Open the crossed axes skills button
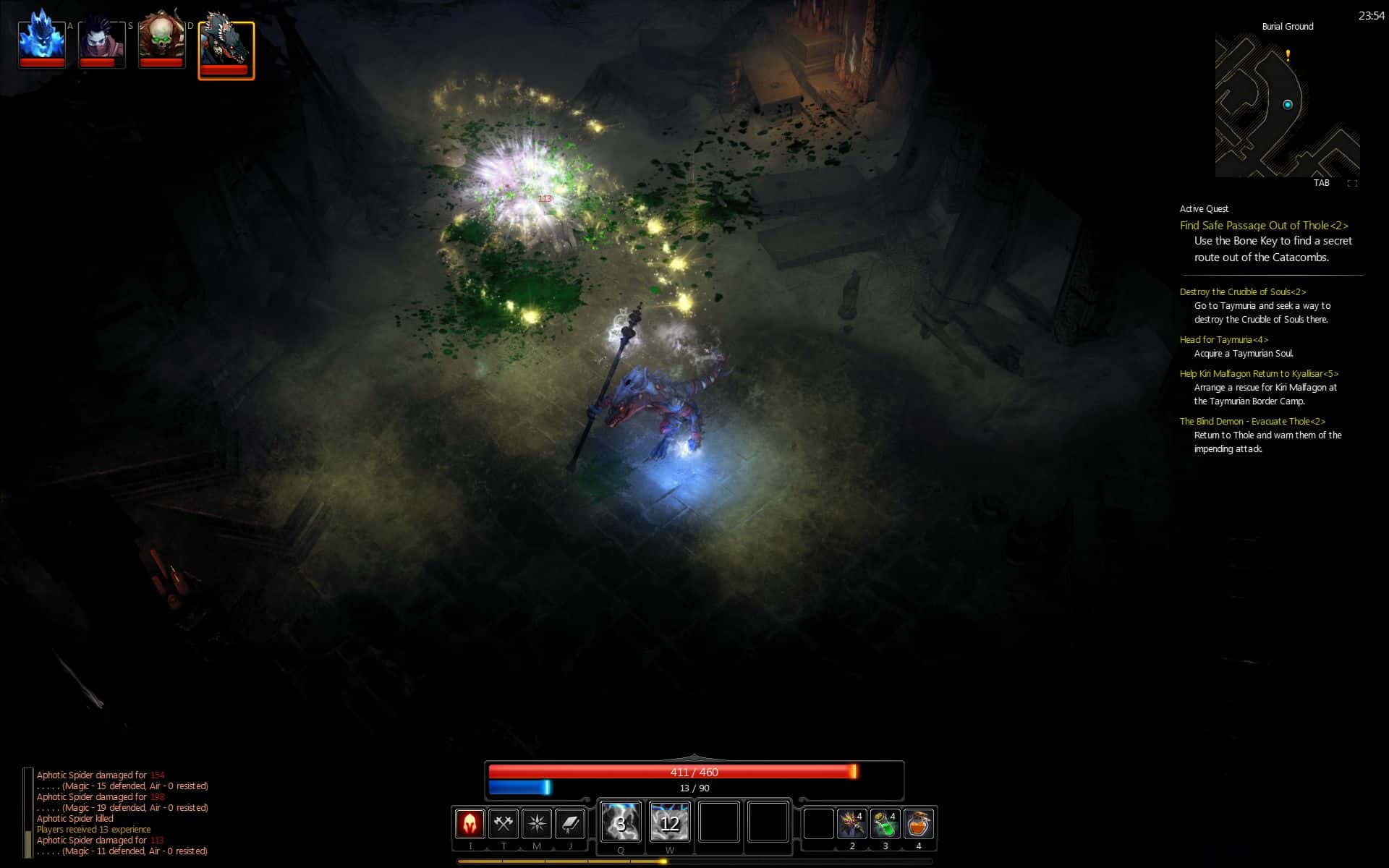 pos(504,824)
